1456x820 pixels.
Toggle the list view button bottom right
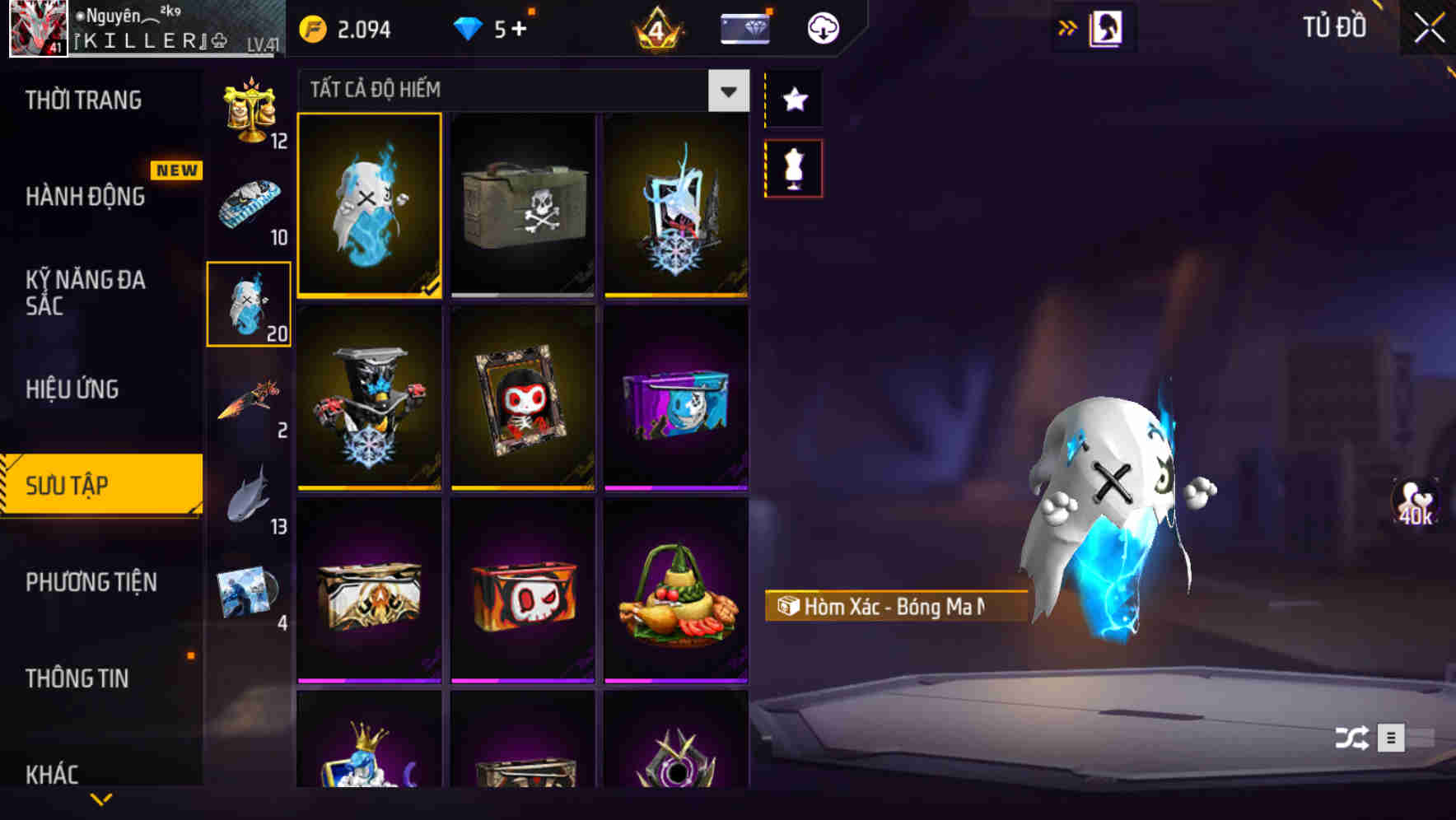[x=1390, y=738]
